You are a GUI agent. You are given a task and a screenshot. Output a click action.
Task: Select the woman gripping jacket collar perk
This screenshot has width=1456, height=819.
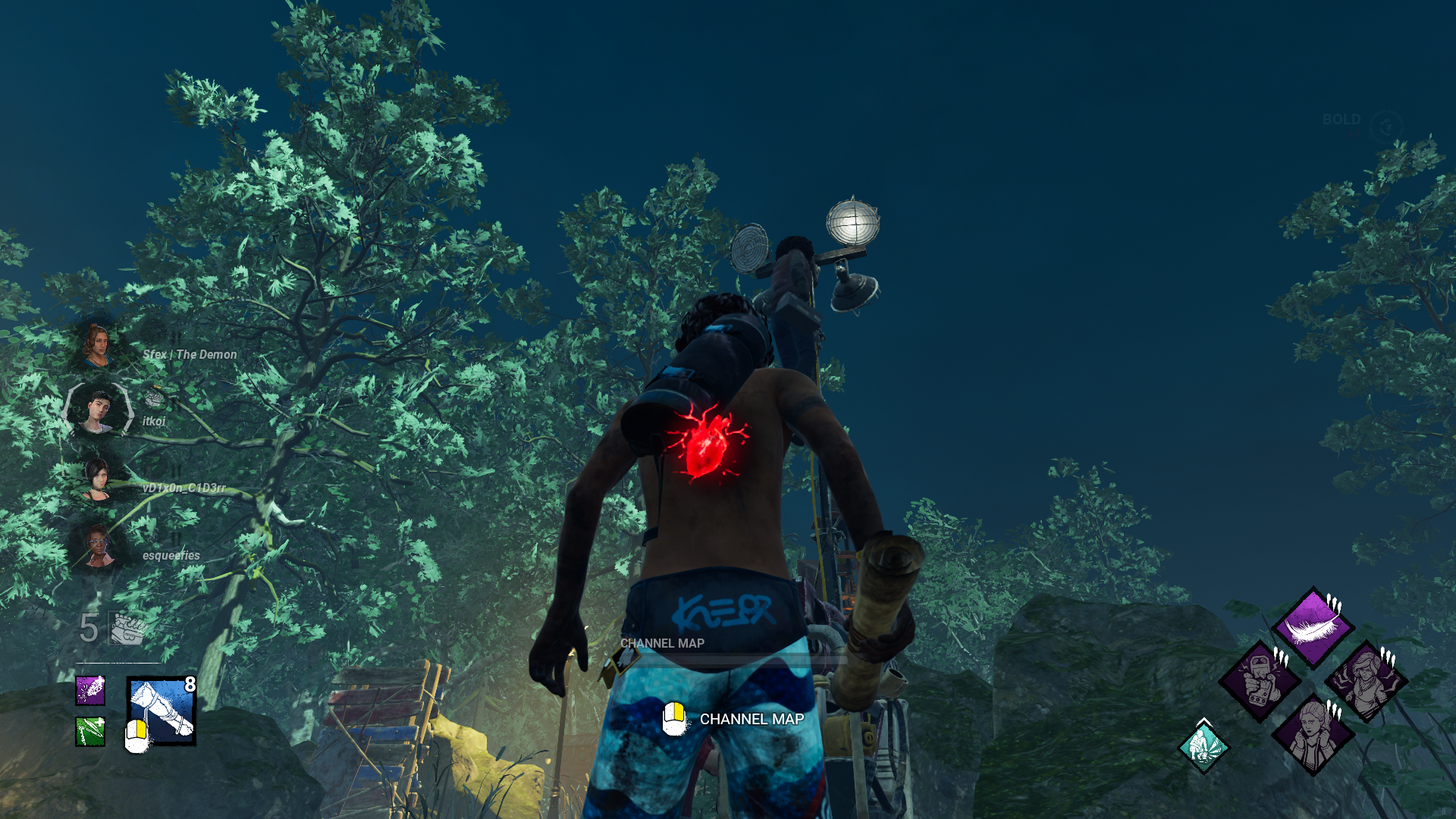(1313, 733)
